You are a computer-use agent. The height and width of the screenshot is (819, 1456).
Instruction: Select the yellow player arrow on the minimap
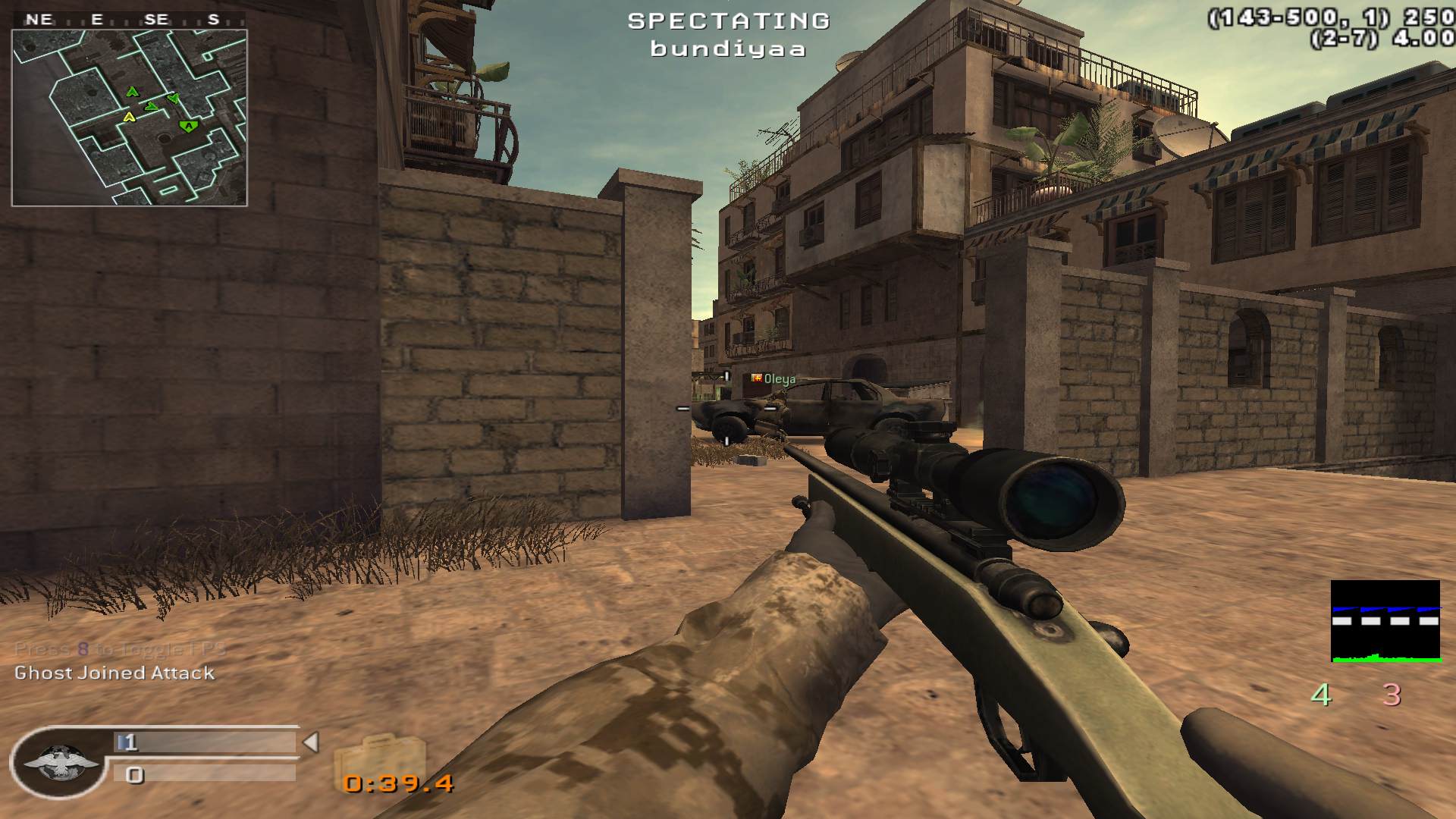click(129, 117)
